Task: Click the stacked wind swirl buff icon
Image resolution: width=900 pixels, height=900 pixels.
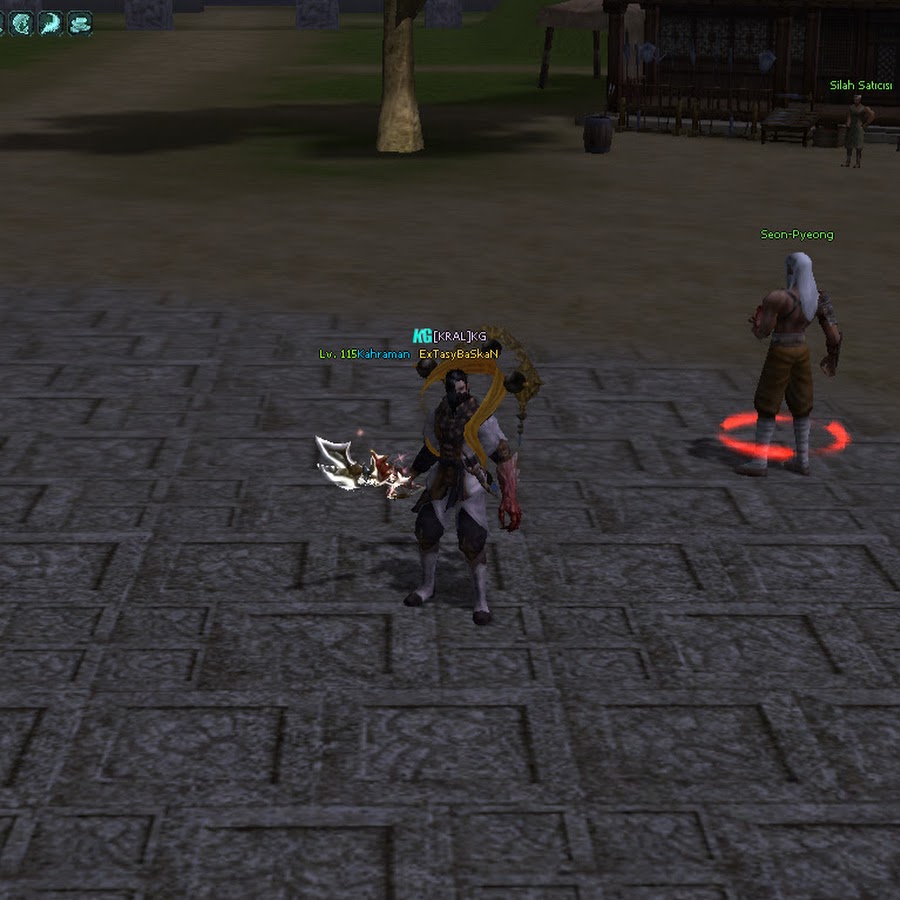Action: 79,23
